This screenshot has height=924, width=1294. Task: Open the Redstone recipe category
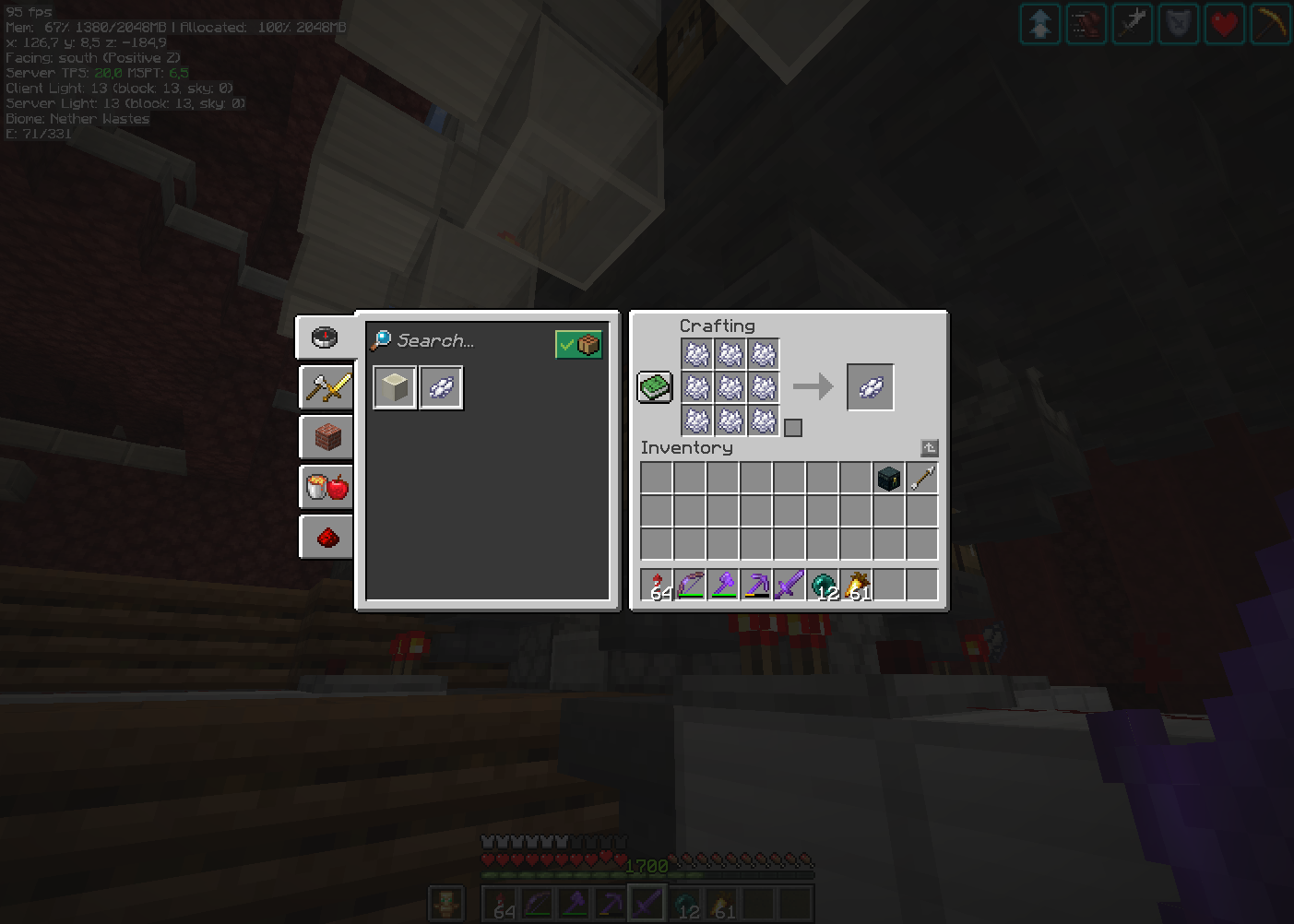coord(326,537)
